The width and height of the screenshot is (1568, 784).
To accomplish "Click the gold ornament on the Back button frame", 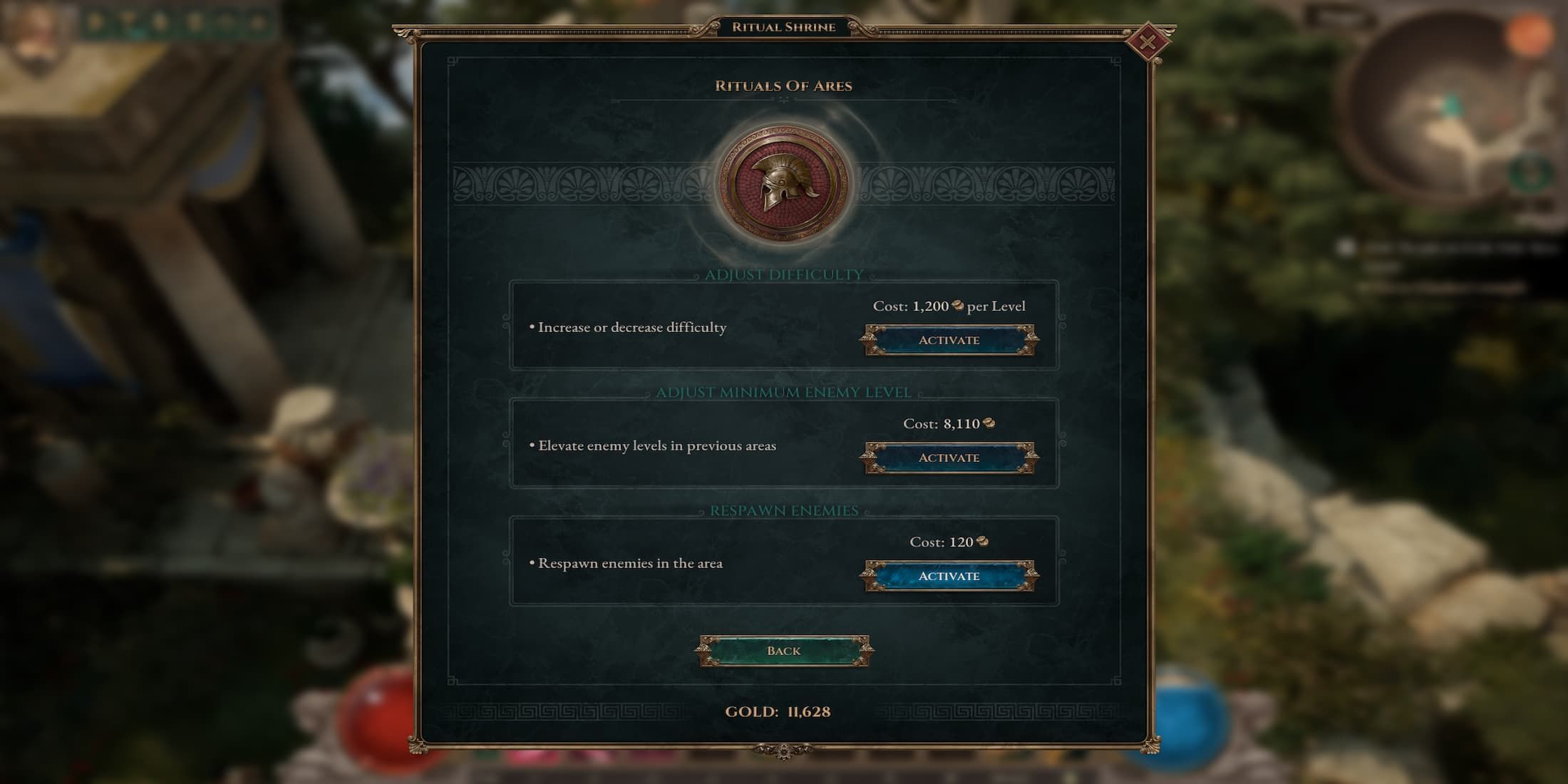I will tap(706, 650).
